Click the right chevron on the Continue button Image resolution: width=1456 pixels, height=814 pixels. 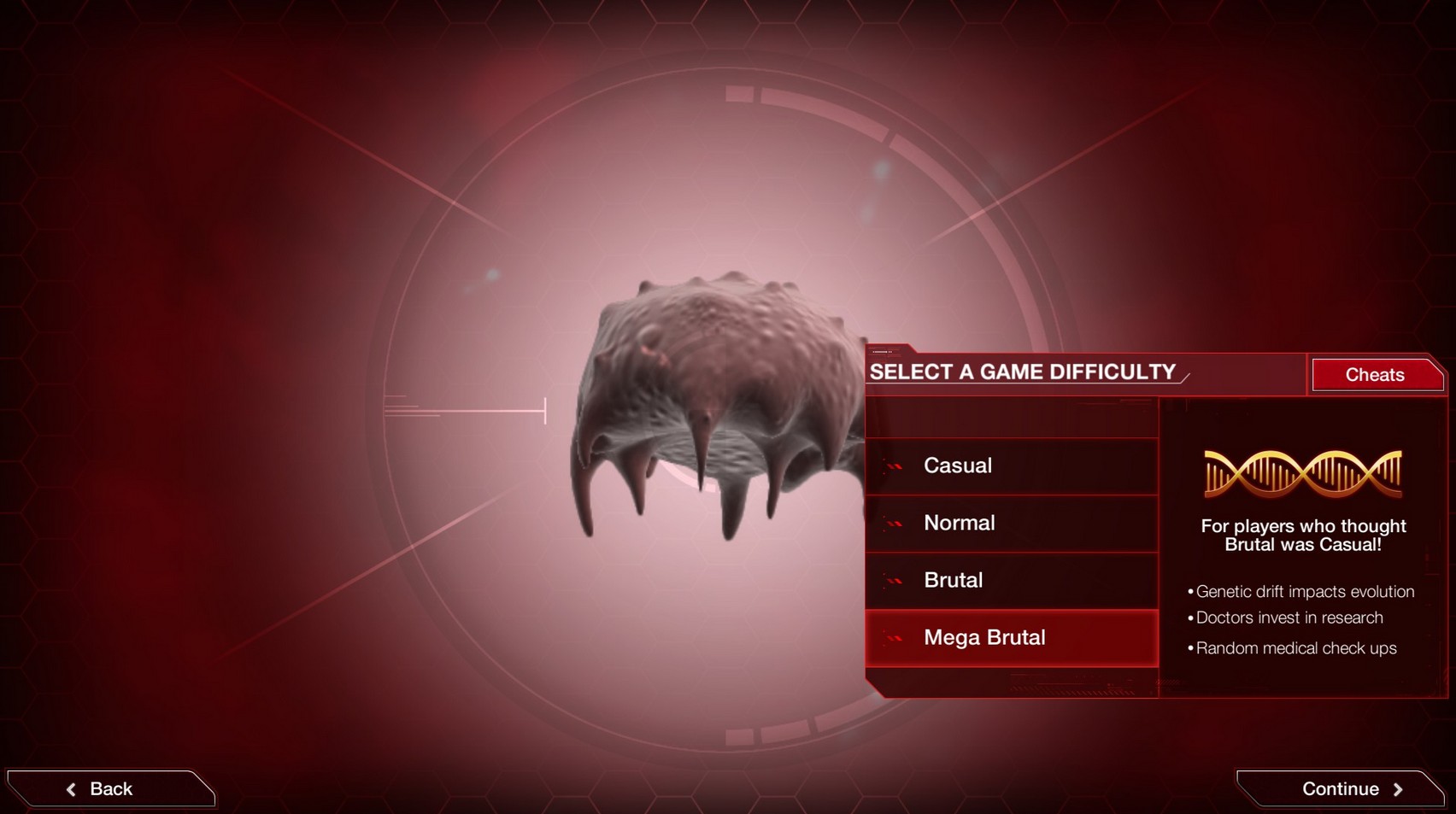[1399, 788]
